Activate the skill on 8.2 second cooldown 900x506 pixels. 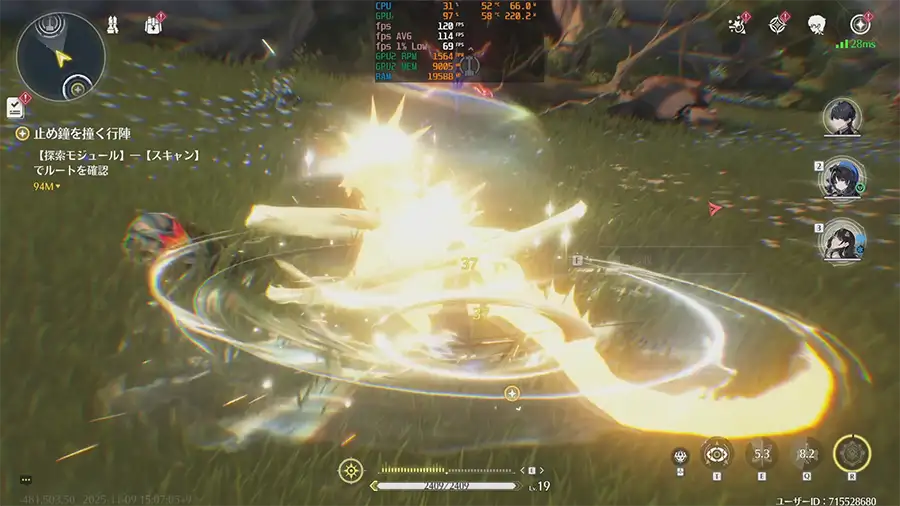click(x=807, y=454)
